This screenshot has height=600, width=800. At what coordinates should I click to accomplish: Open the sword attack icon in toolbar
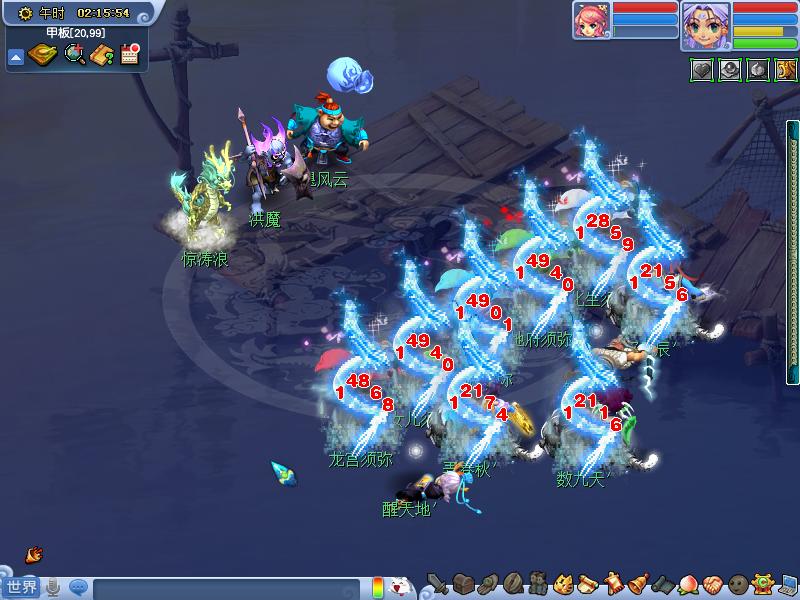click(x=437, y=584)
